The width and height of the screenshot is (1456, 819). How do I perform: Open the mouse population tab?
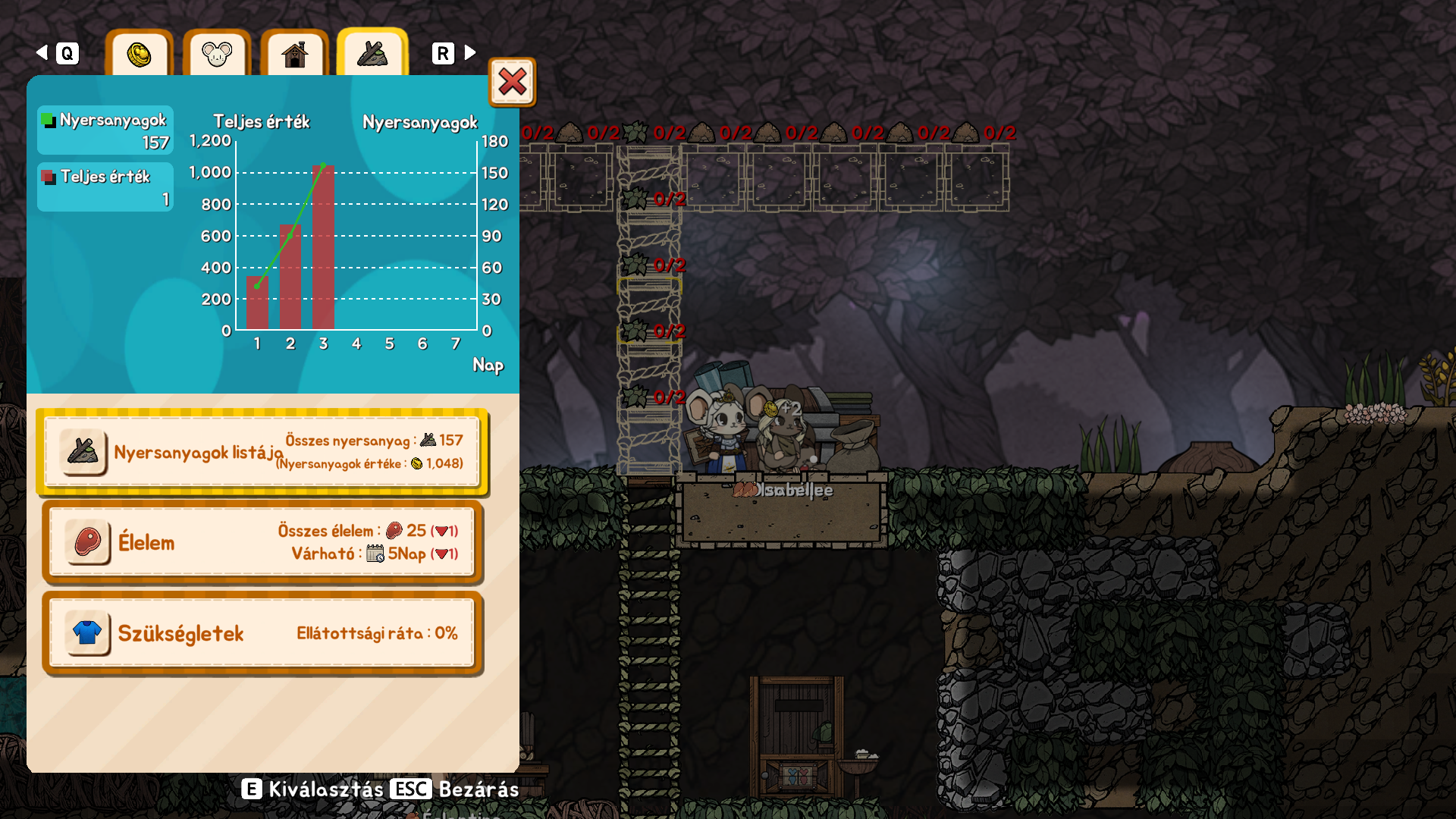(217, 54)
